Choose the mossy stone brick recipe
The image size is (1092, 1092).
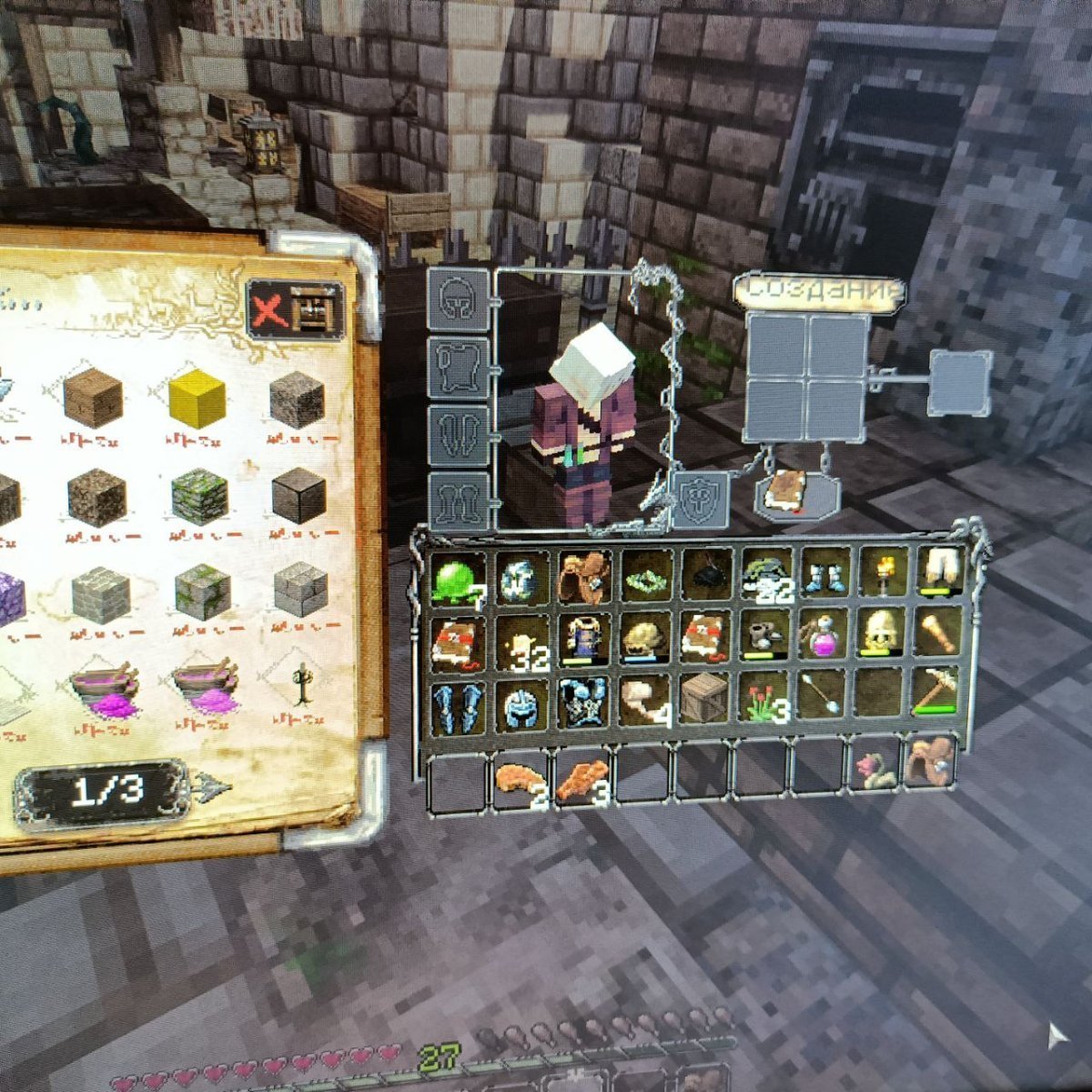[x=198, y=496]
